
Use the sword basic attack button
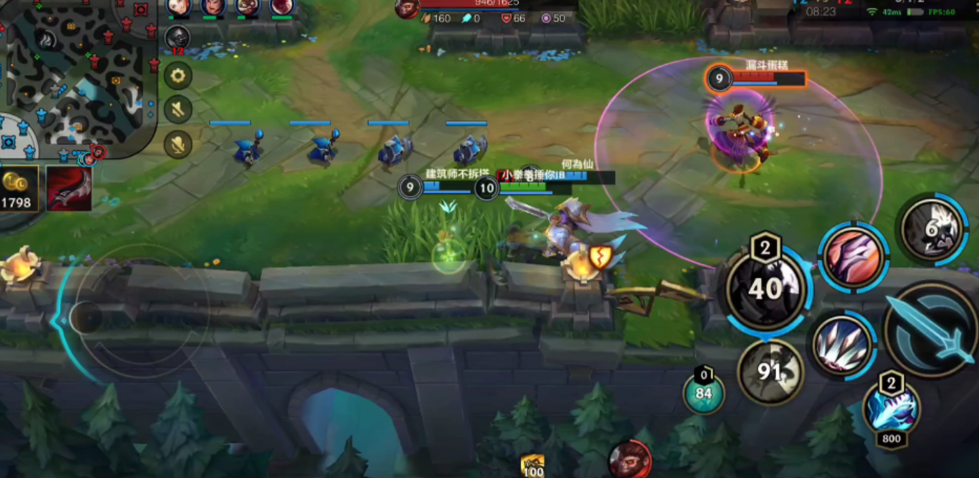(931, 330)
